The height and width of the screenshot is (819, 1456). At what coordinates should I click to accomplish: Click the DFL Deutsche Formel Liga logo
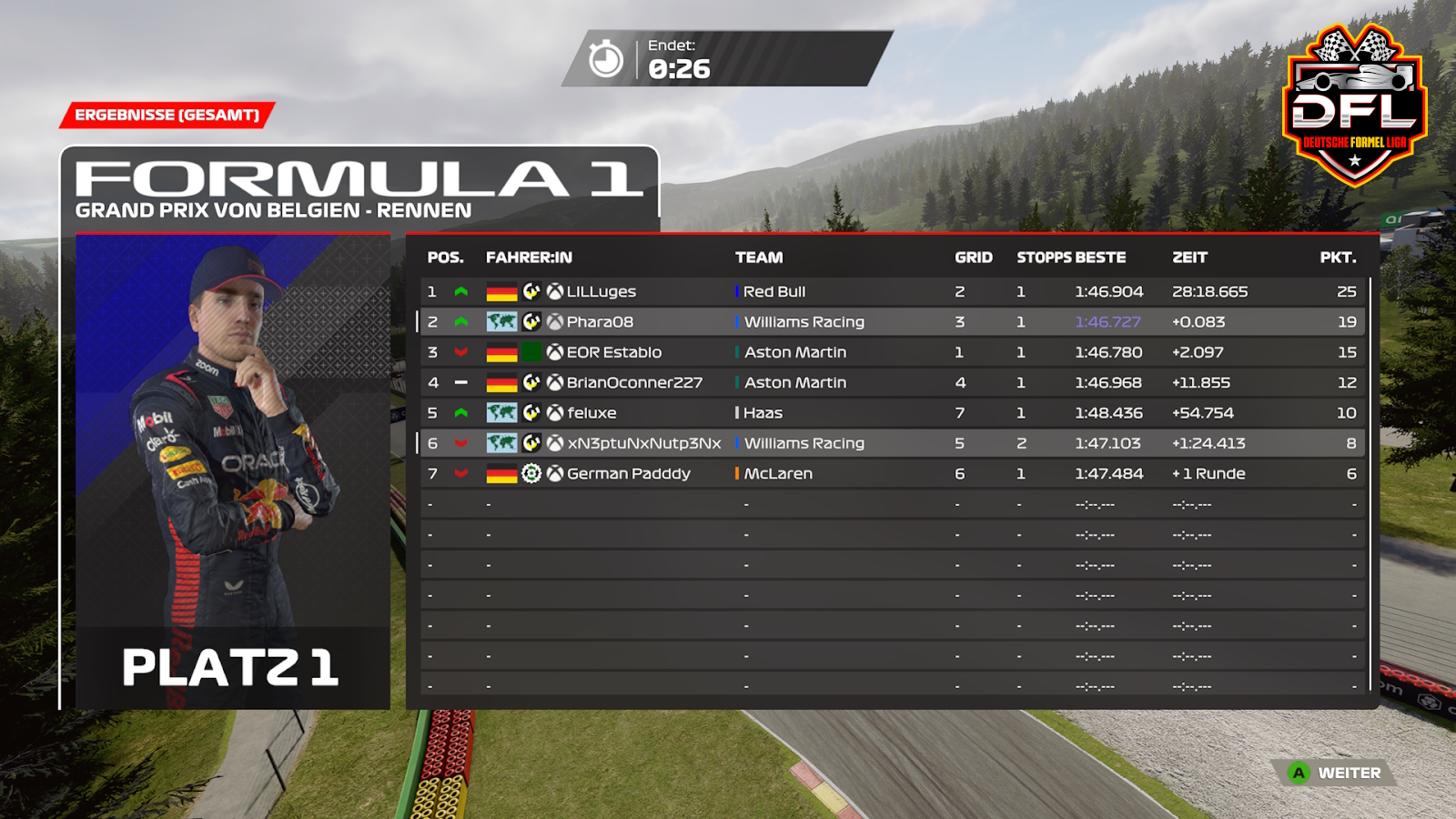click(1354, 105)
